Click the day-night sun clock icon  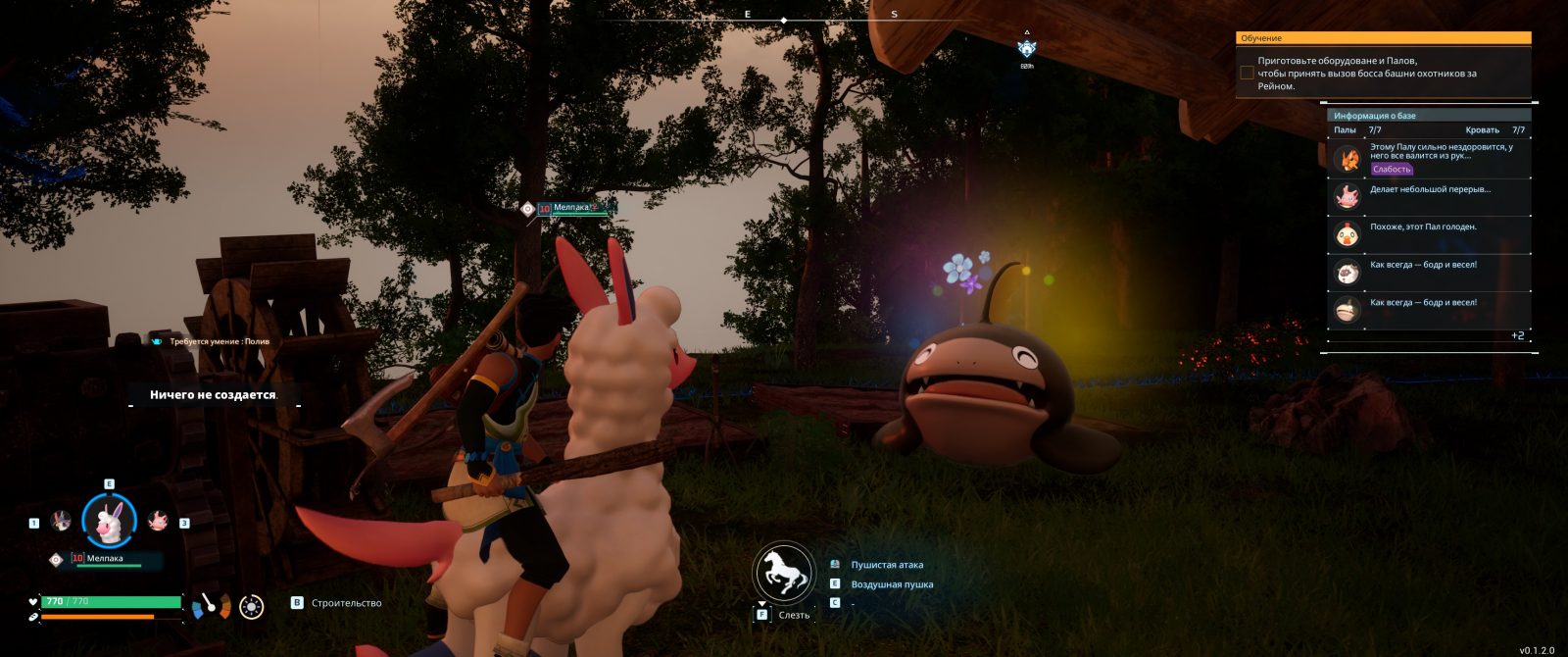pos(252,607)
